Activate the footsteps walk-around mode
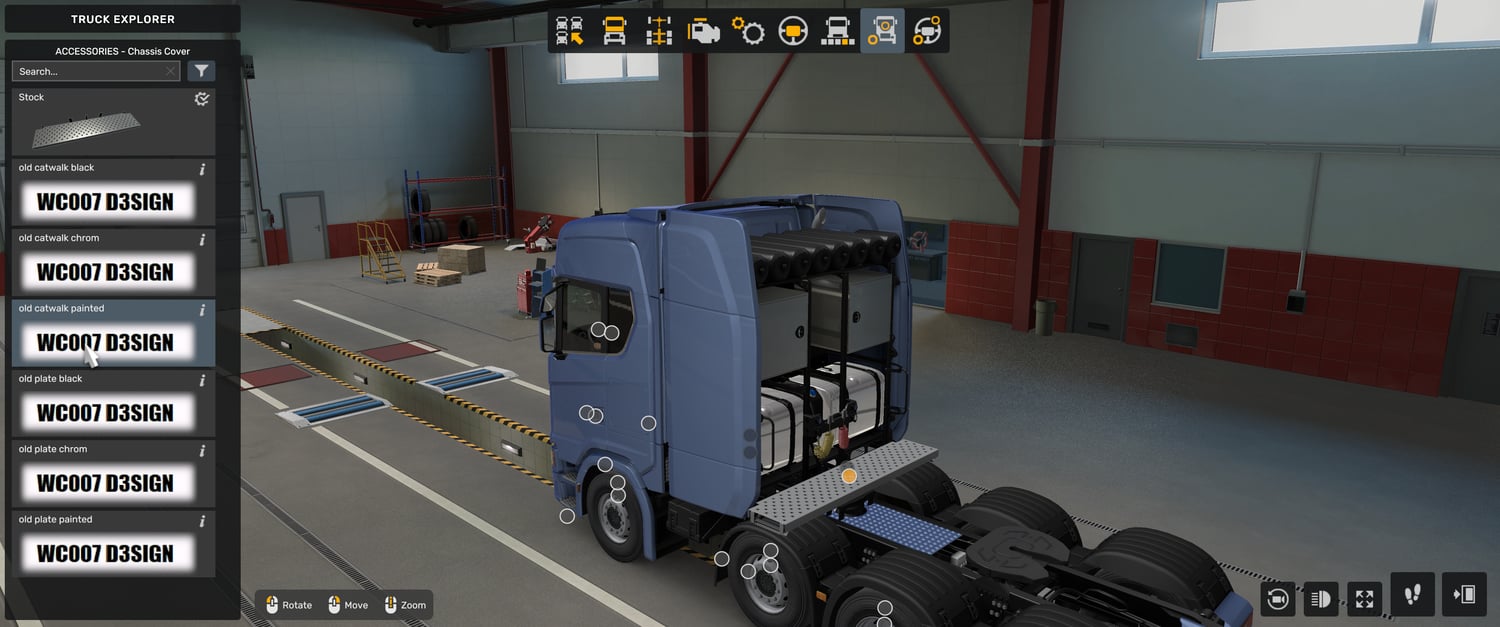 (x=1412, y=595)
